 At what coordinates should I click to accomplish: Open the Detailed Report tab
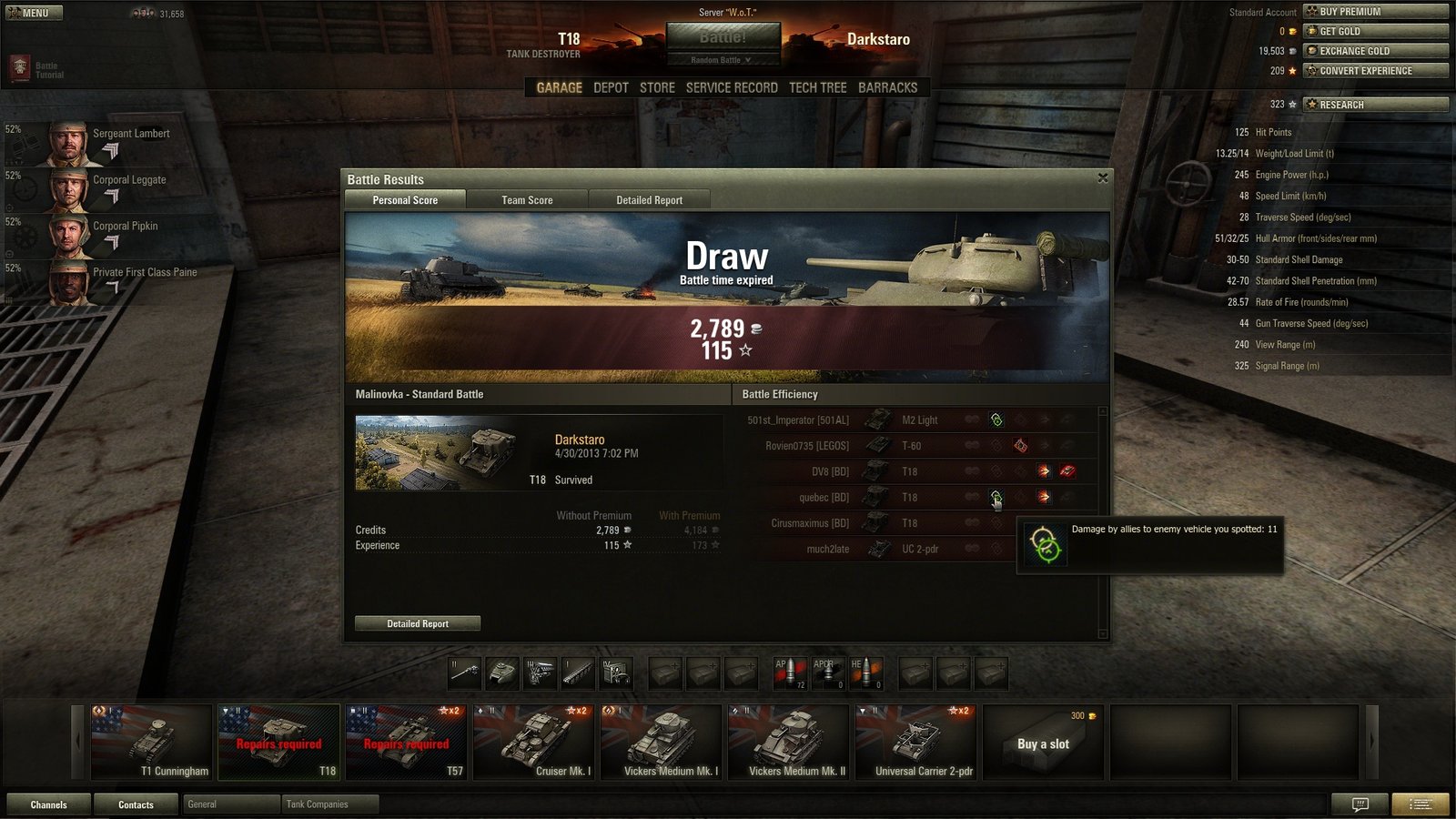649,200
